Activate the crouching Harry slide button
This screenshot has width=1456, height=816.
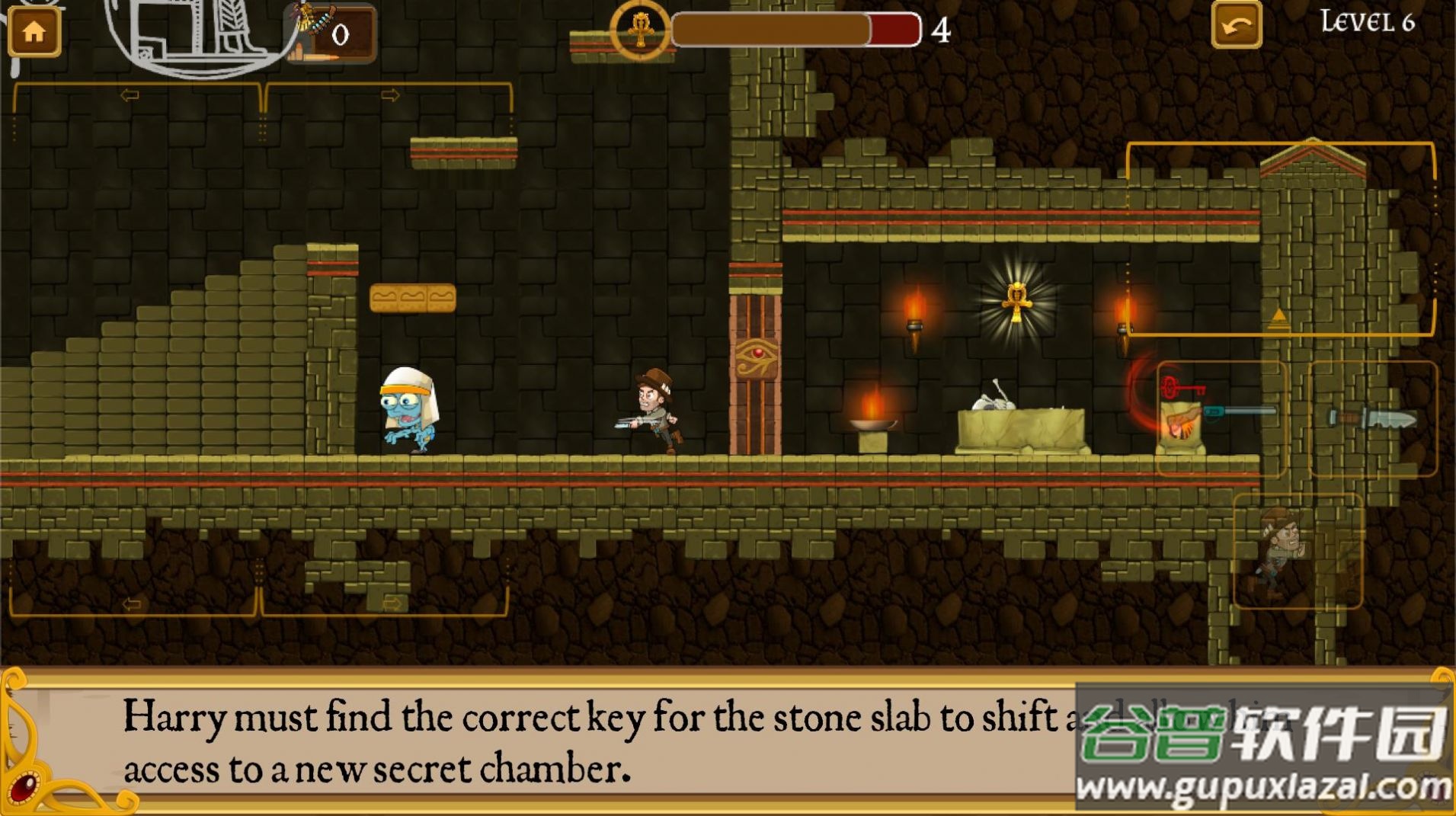tap(1297, 551)
